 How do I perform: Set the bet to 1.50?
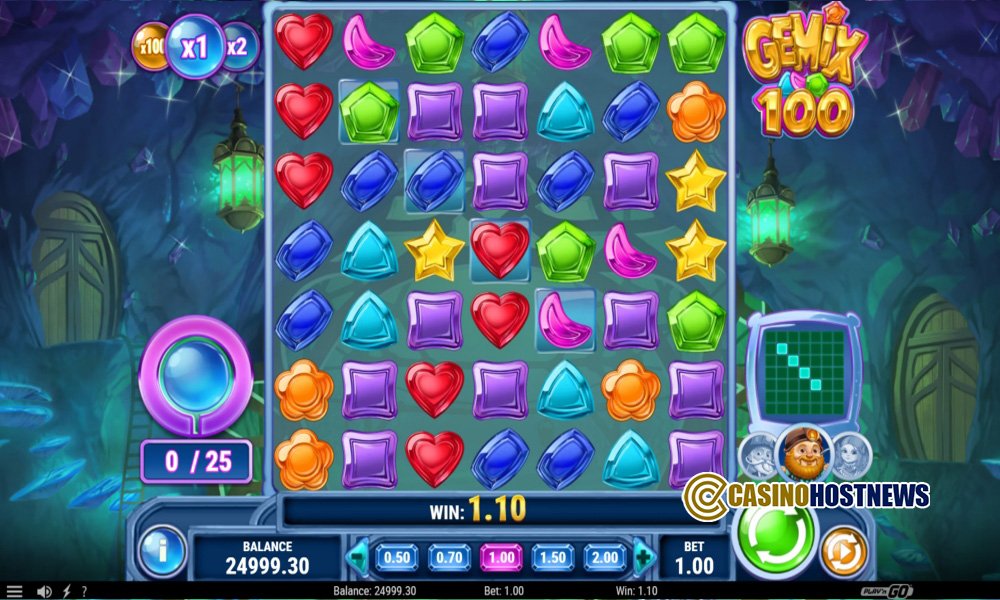pyautogui.click(x=554, y=557)
